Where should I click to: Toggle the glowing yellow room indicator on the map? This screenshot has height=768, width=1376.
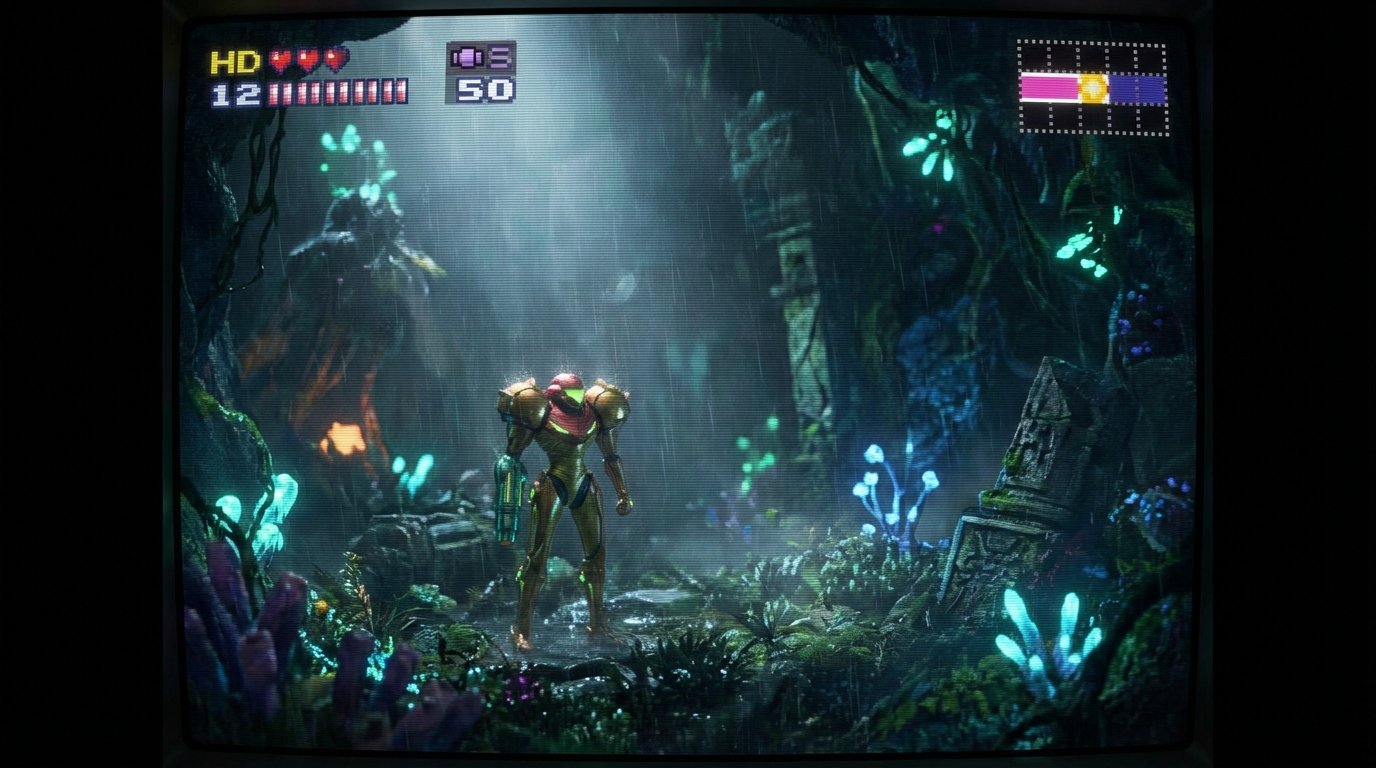tap(1093, 86)
